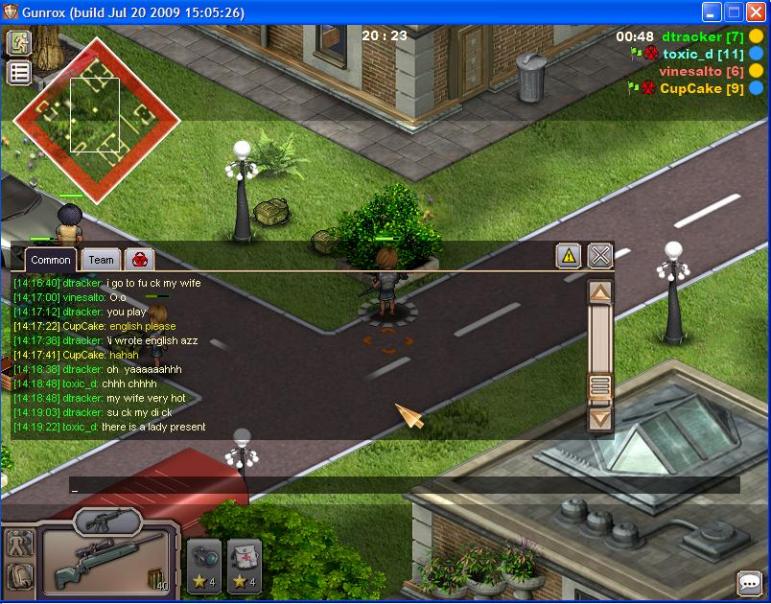Open the Team chat tab
771x604 pixels.
[x=101, y=260]
